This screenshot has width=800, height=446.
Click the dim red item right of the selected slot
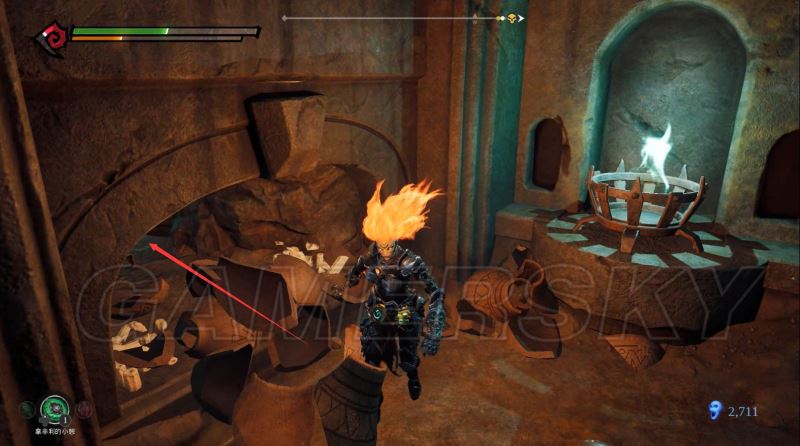coord(84,408)
